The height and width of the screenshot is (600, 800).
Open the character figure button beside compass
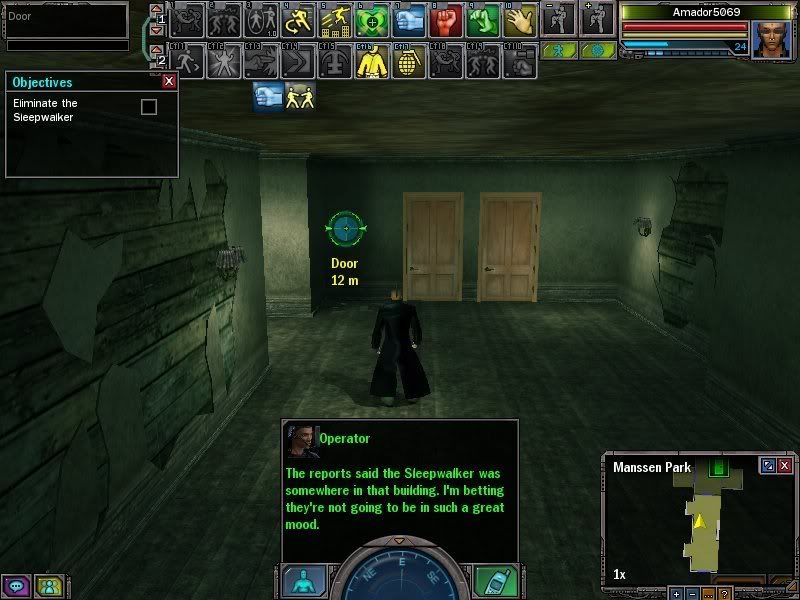[303, 581]
